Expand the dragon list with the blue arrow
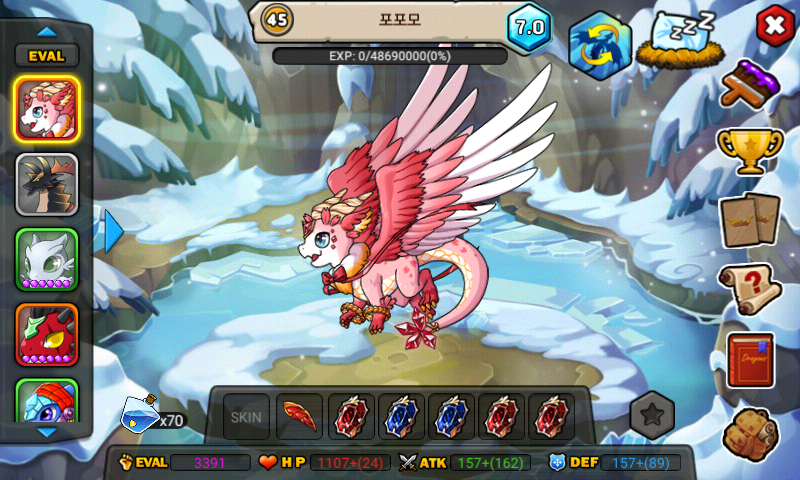This screenshot has width=800, height=480. [x=112, y=232]
